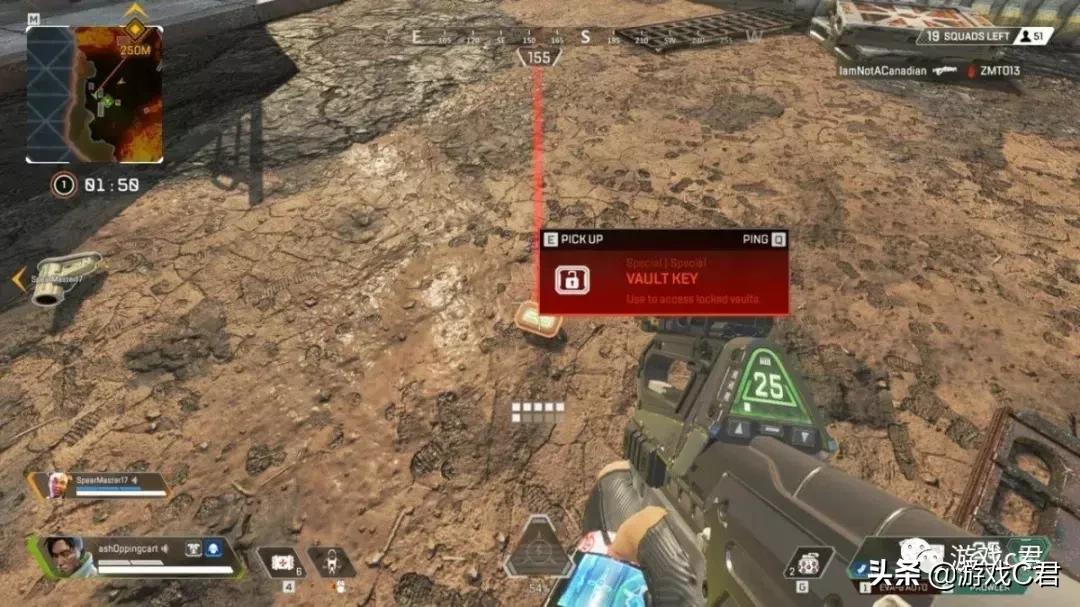The height and width of the screenshot is (607, 1080).
Task: Select the Vault Key pickup prompt
Action: [x=664, y=273]
